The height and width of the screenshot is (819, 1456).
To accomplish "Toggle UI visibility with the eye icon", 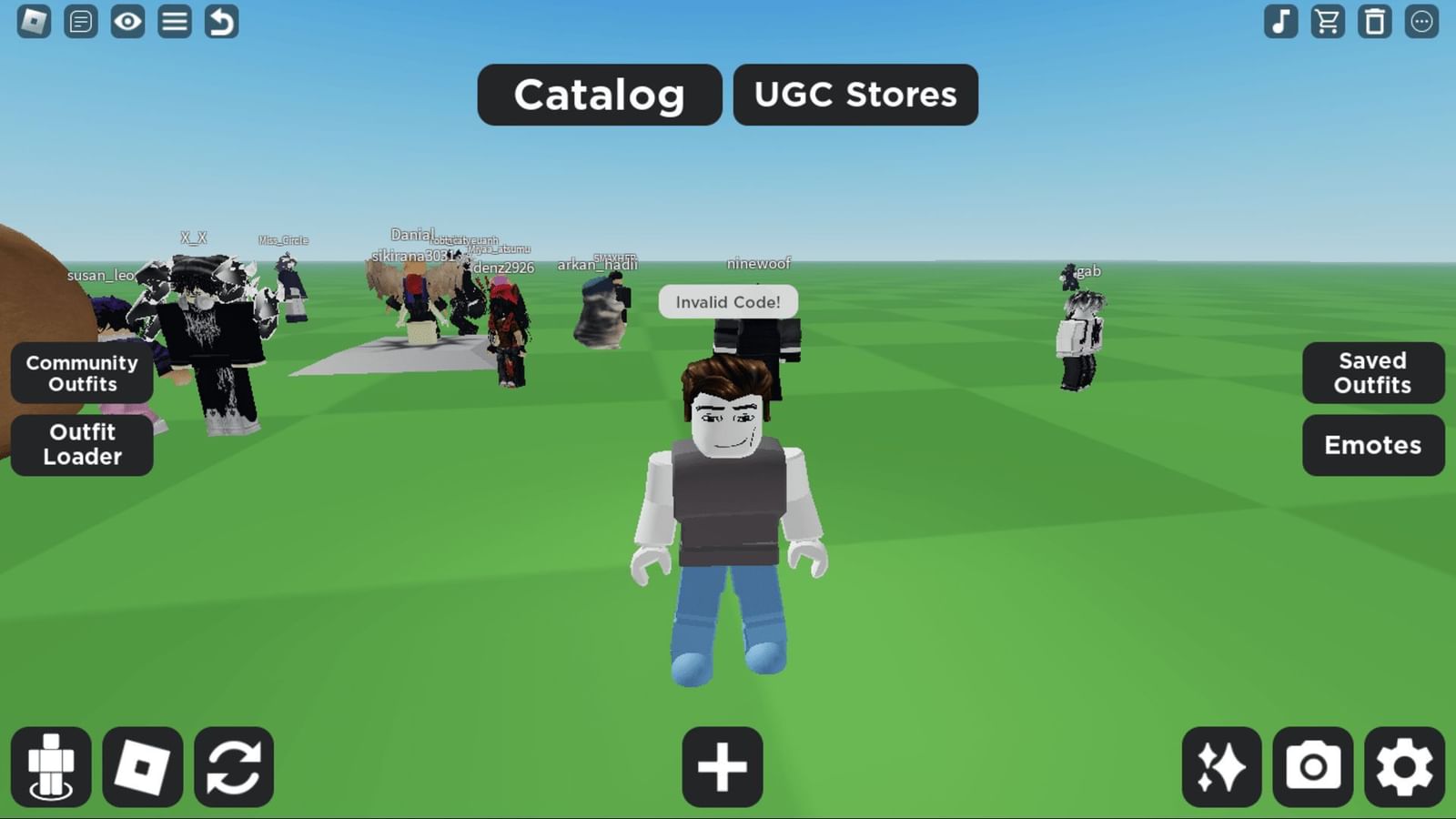I will click(127, 23).
